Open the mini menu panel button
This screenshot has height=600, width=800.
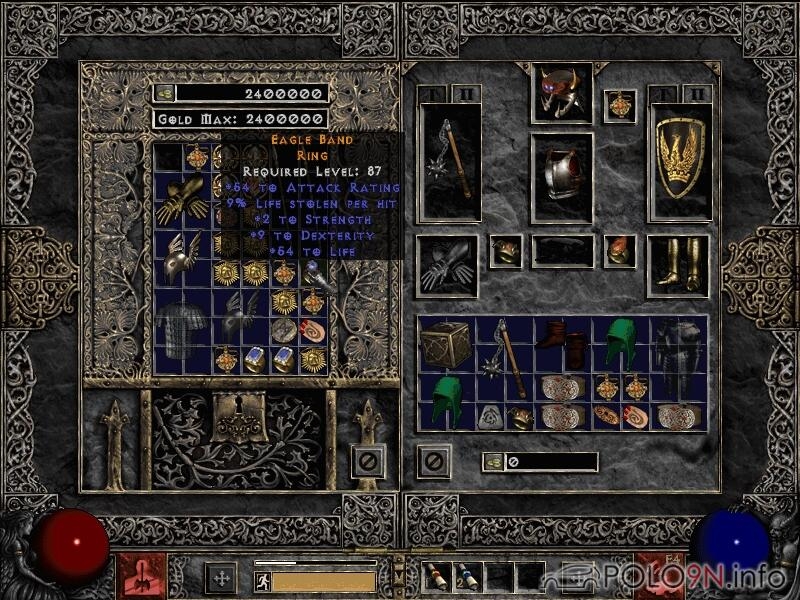pyautogui.click(x=400, y=575)
